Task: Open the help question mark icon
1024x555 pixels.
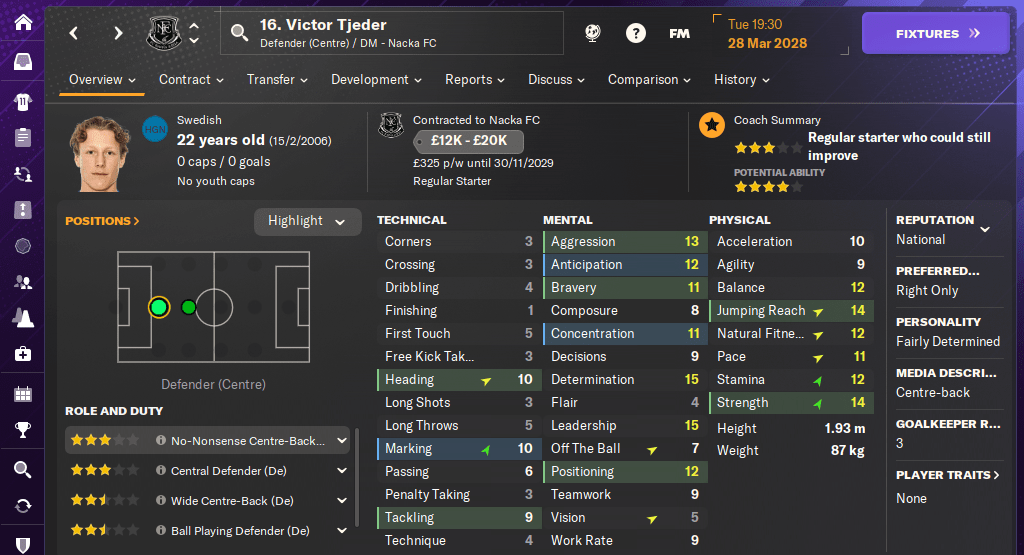Action: (x=635, y=34)
